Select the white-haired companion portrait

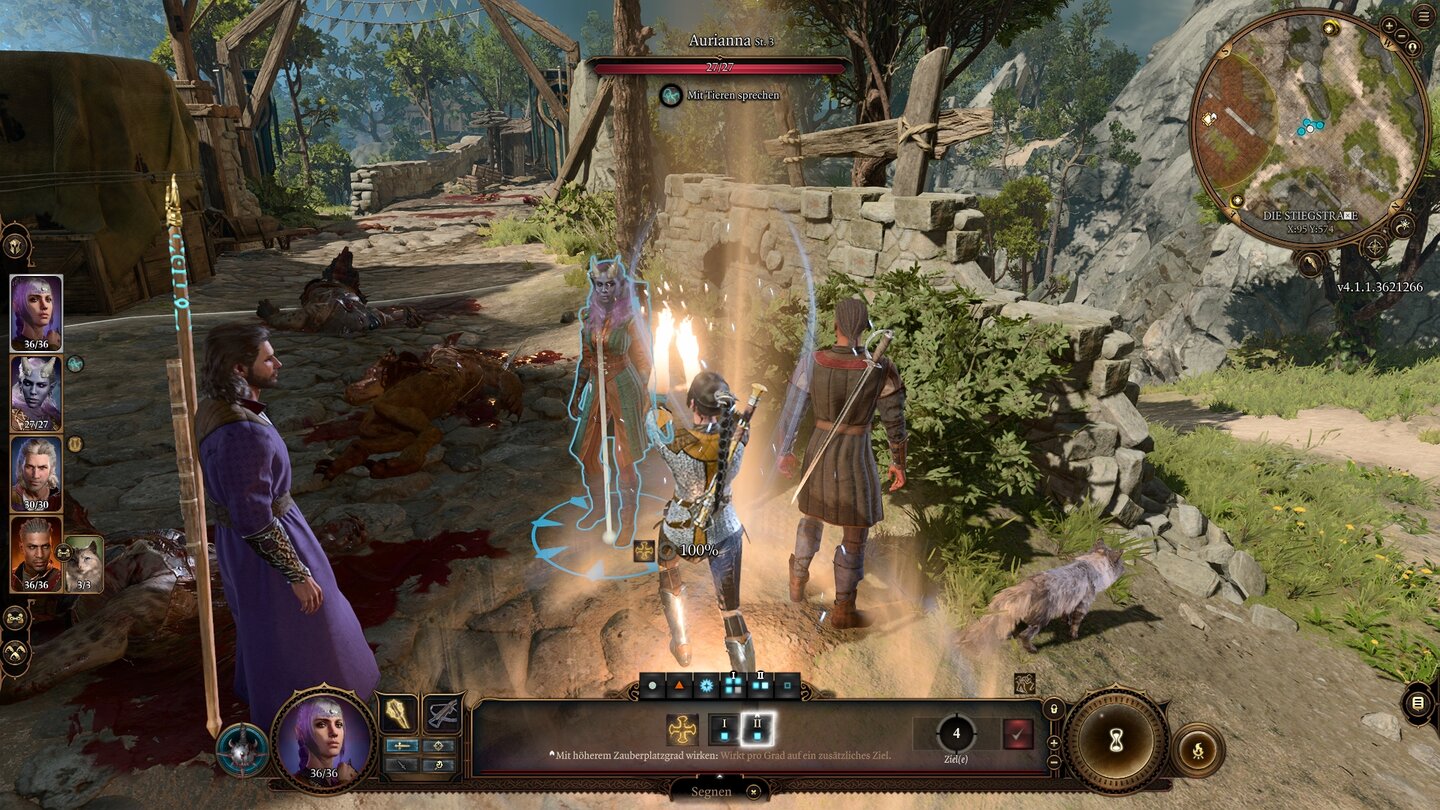click(36, 469)
